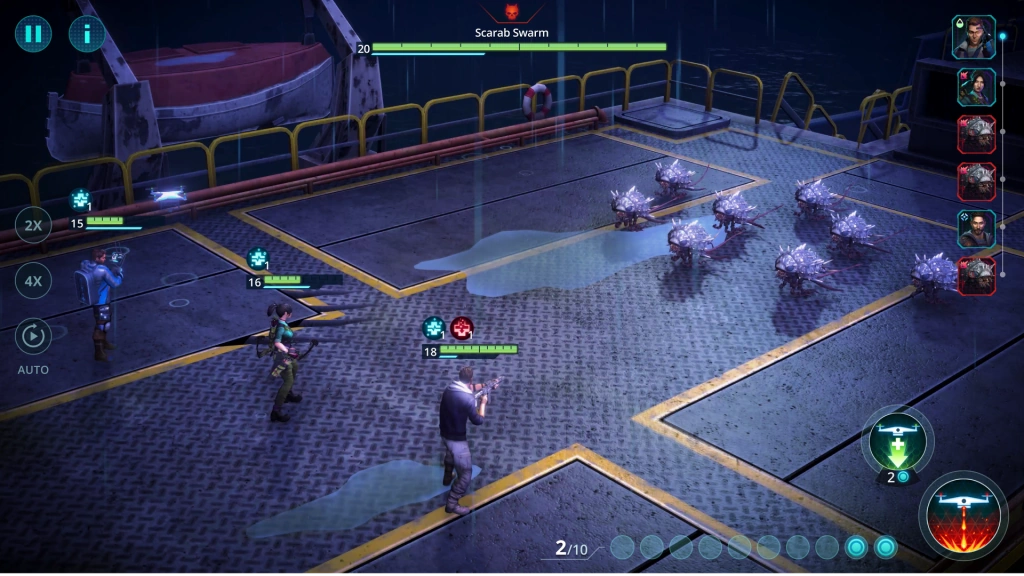Toggle AUTO battle mode
Screen dimensions: 1024x576
(x=33, y=337)
